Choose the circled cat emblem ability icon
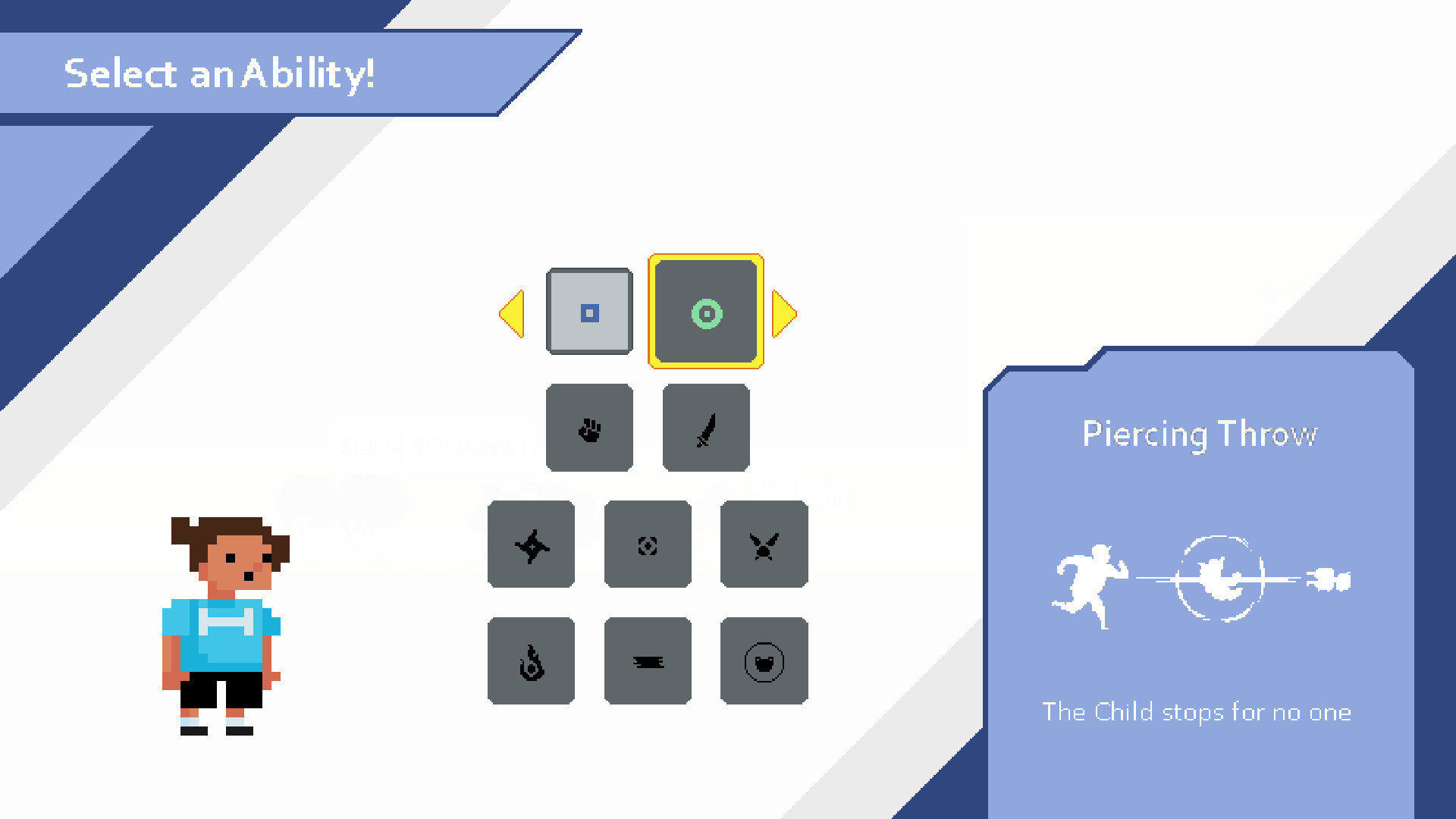 [x=764, y=660]
